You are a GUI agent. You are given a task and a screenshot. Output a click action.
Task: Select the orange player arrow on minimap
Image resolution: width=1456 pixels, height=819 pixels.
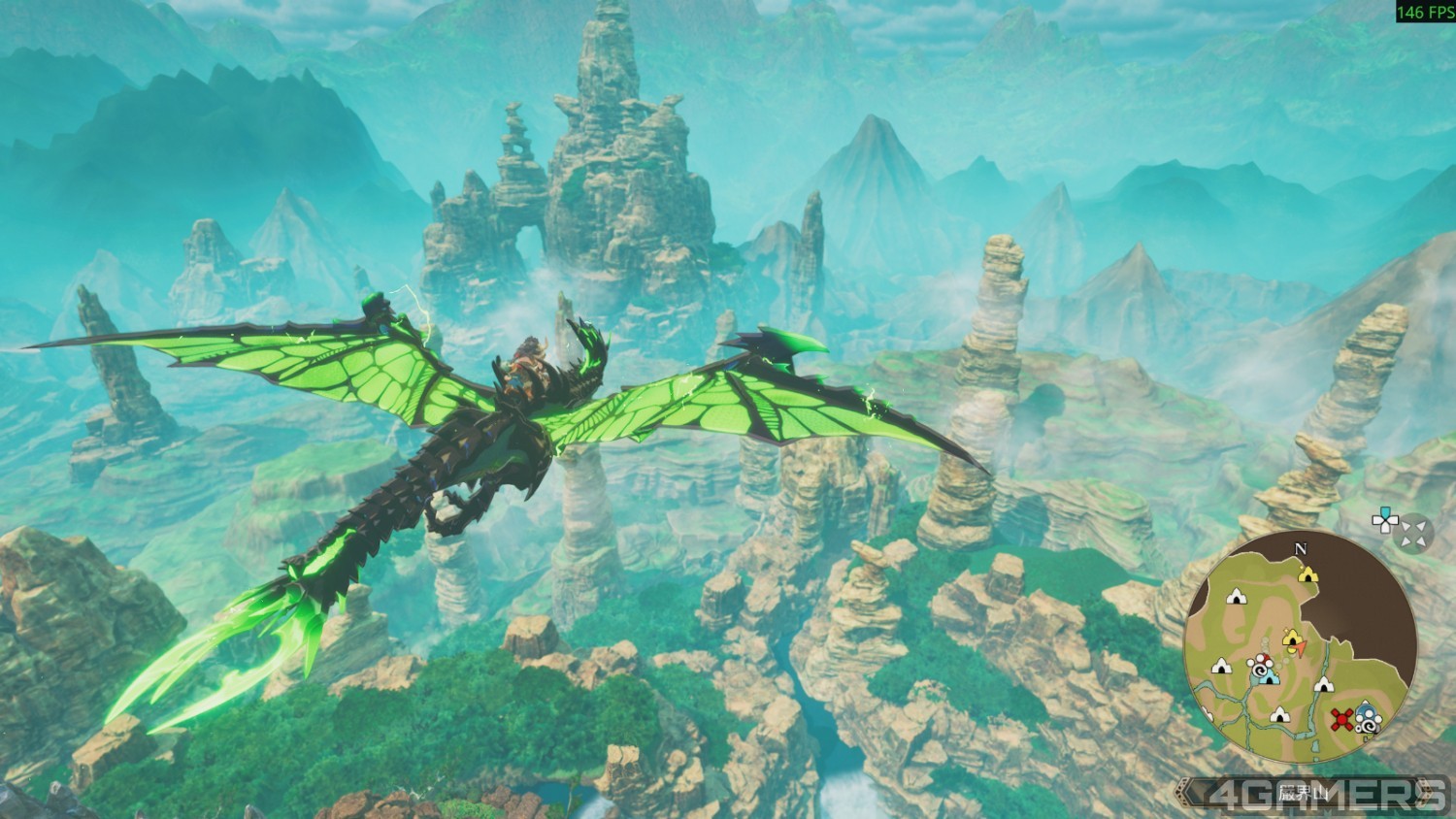(1301, 649)
